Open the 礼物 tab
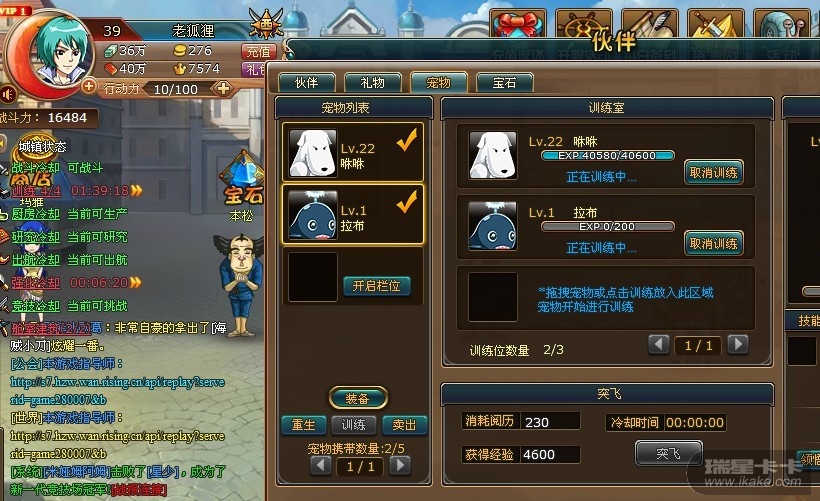The image size is (820, 501). [x=373, y=82]
